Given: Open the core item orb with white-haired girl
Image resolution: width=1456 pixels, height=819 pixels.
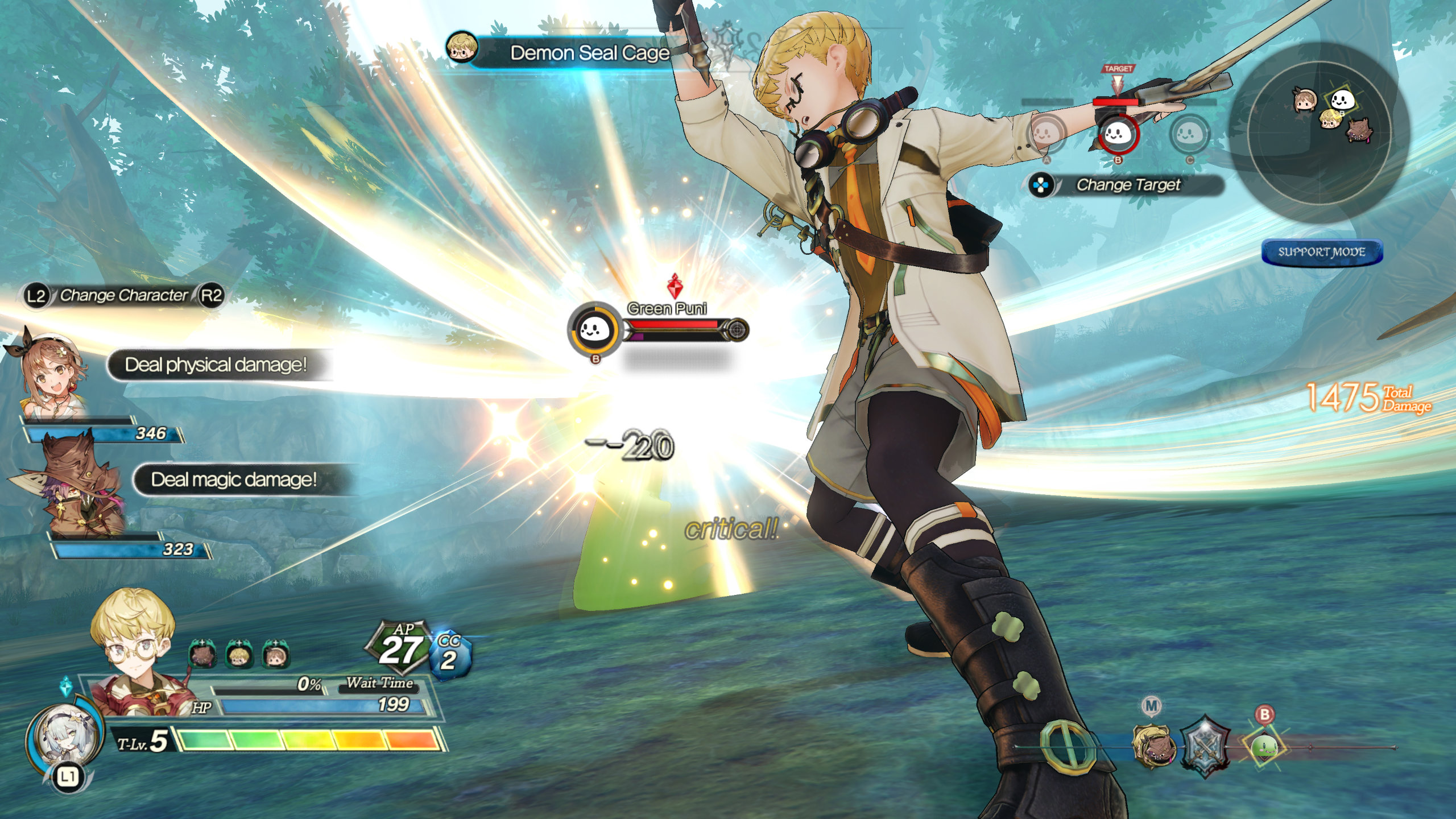Looking at the screenshot, I should [64, 737].
